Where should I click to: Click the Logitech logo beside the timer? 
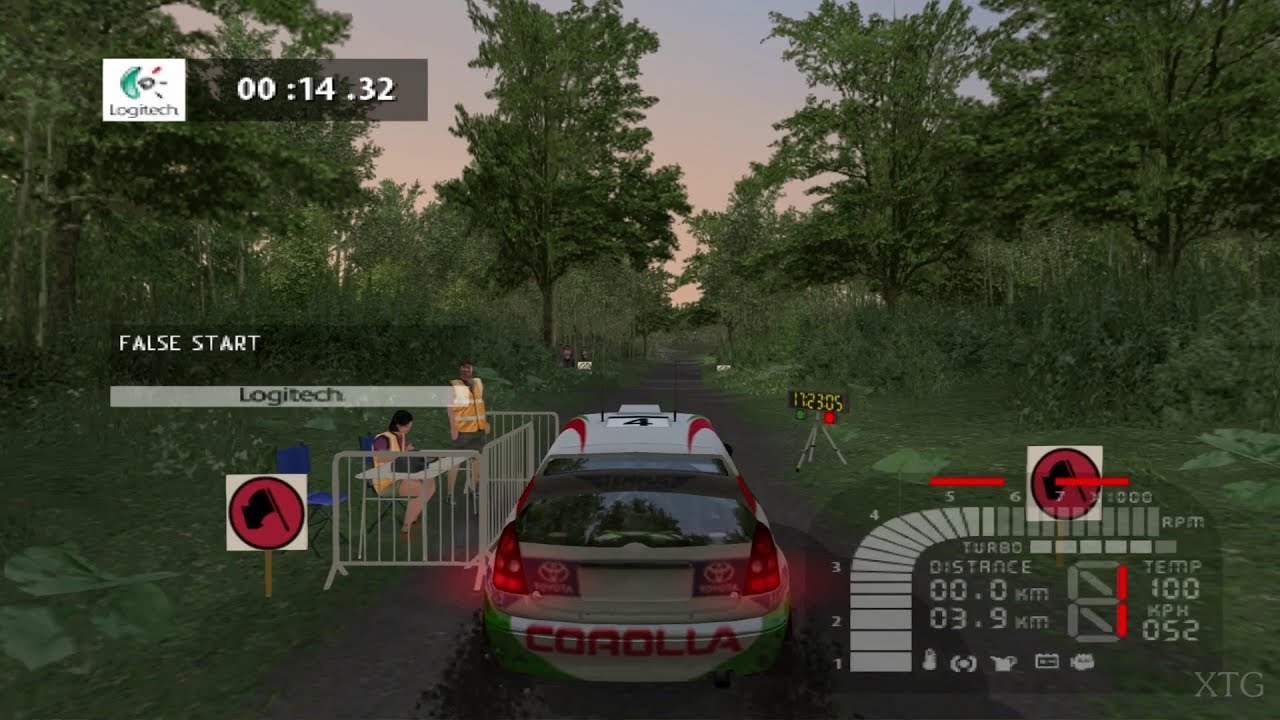click(x=144, y=90)
